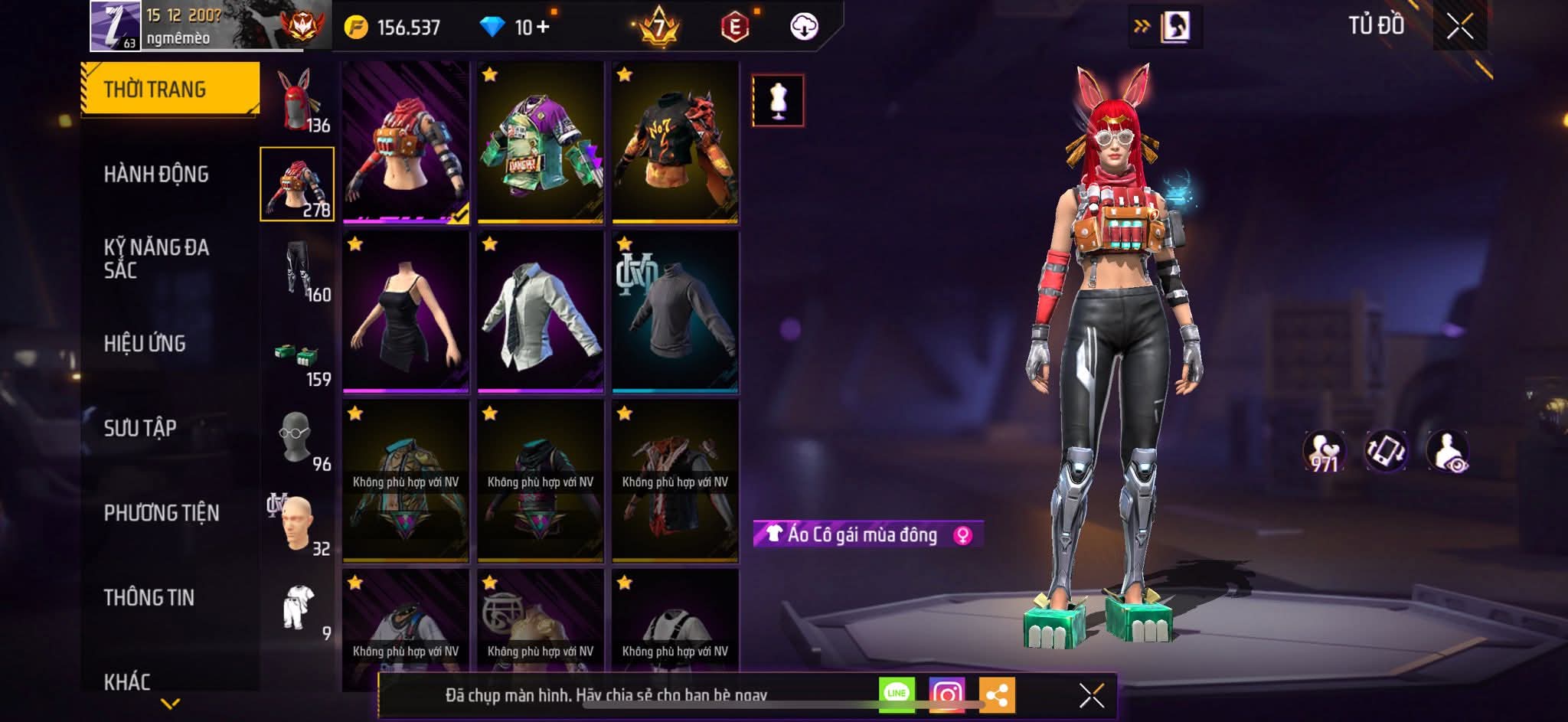Add diamonds with the plus button
1568x722 pixels.
(543, 27)
